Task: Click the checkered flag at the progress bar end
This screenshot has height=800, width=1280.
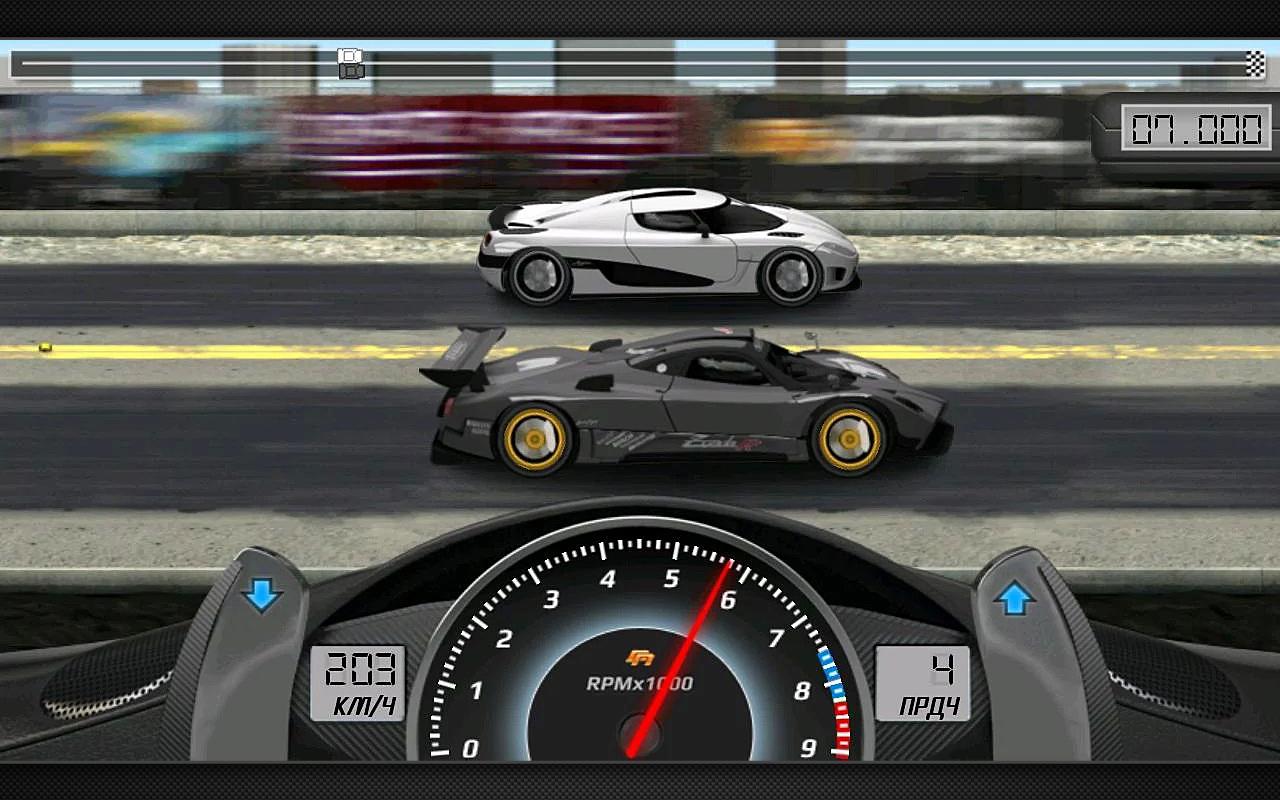Action: (1253, 63)
